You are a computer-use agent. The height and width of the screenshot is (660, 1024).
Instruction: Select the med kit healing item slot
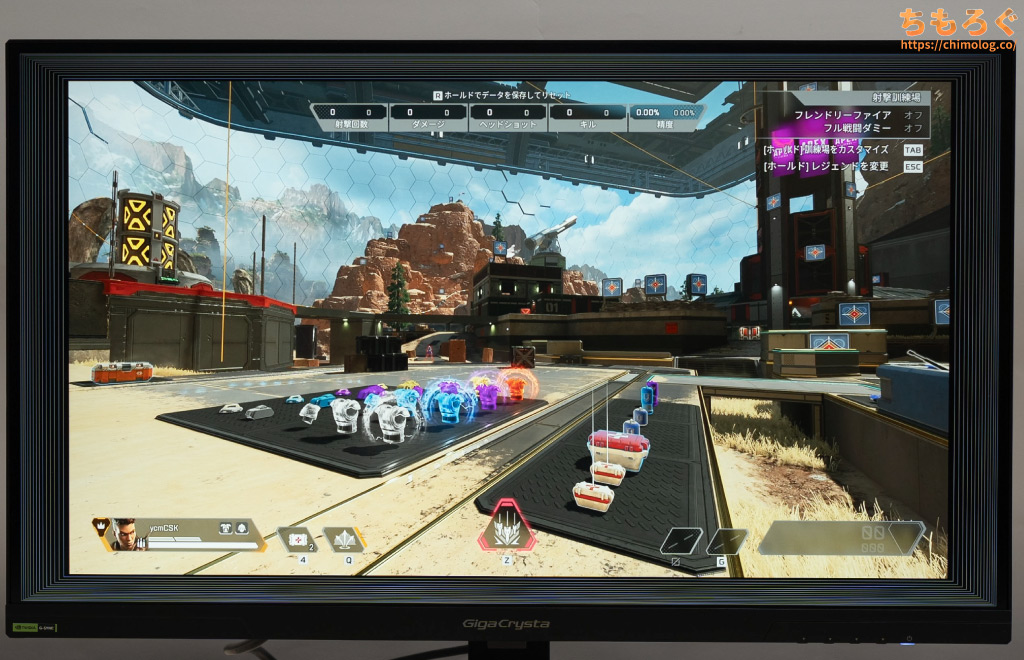(x=295, y=539)
